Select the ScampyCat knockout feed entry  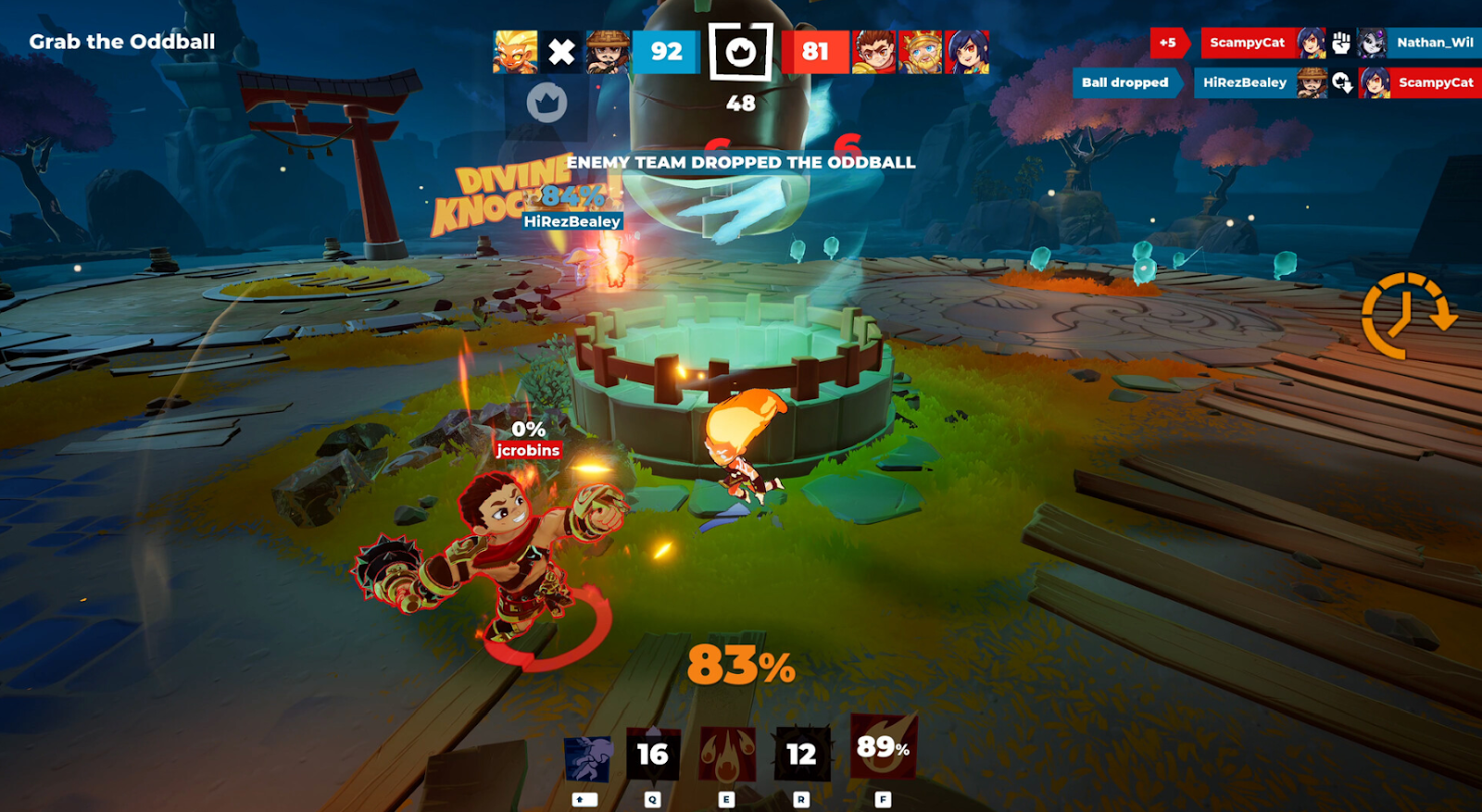pos(1247,43)
